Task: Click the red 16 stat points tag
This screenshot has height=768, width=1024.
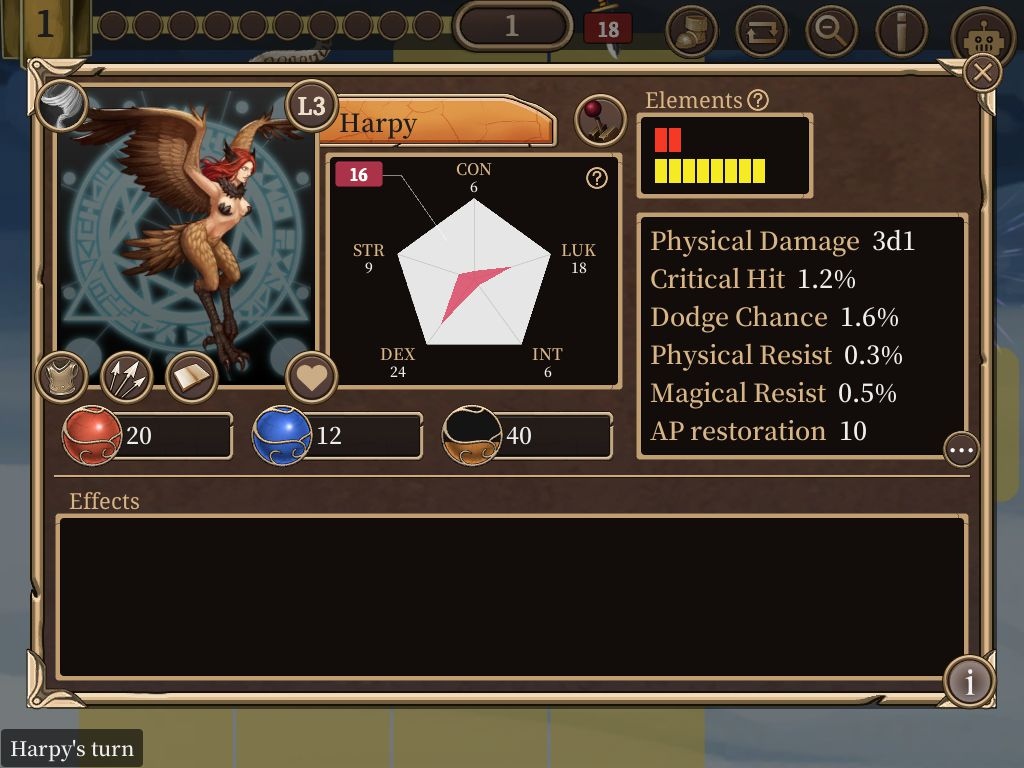Action: pyautogui.click(x=358, y=175)
